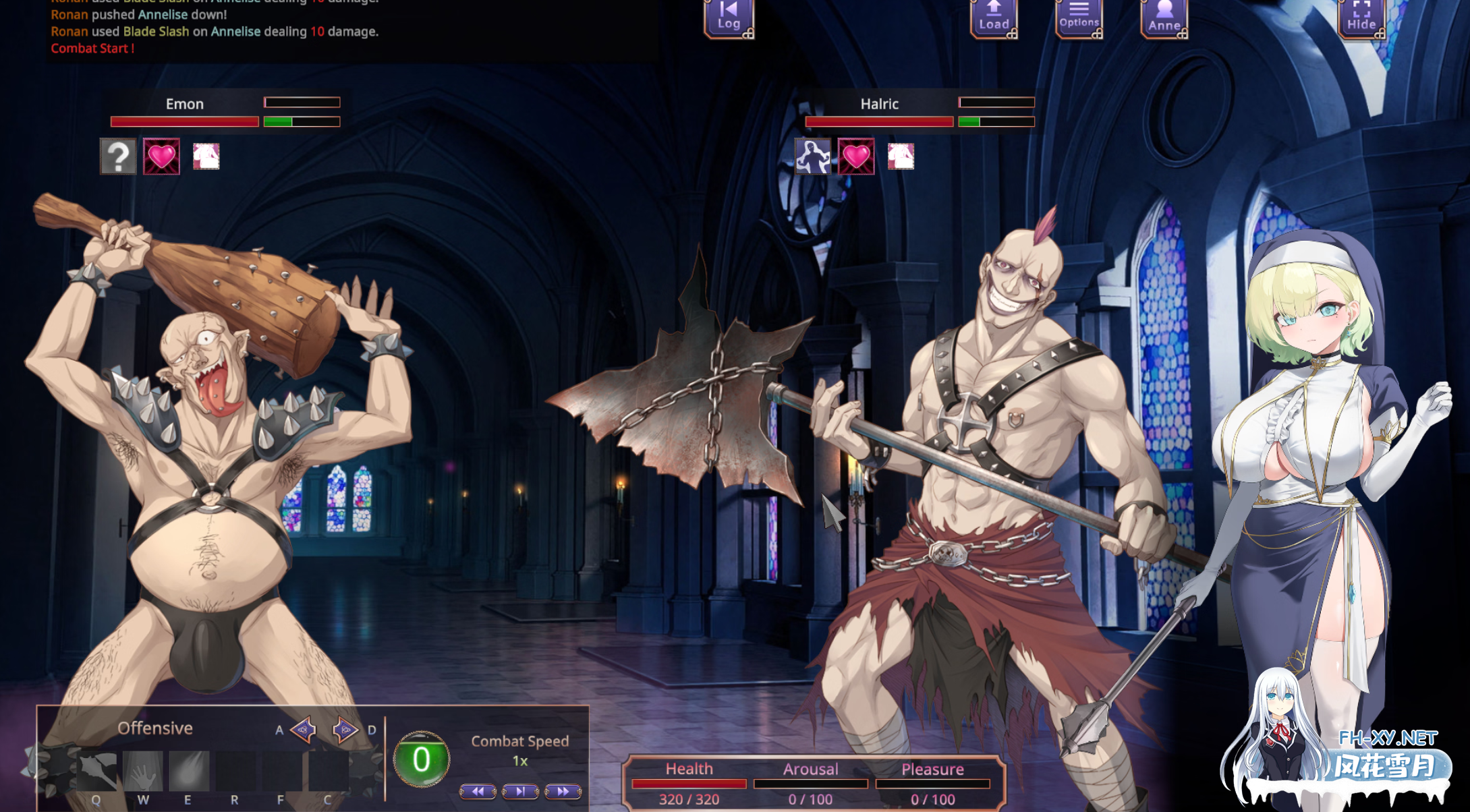Switch stance left with the A arrow
The height and width of the screenshot is (812, 1470).
point(303,729)
